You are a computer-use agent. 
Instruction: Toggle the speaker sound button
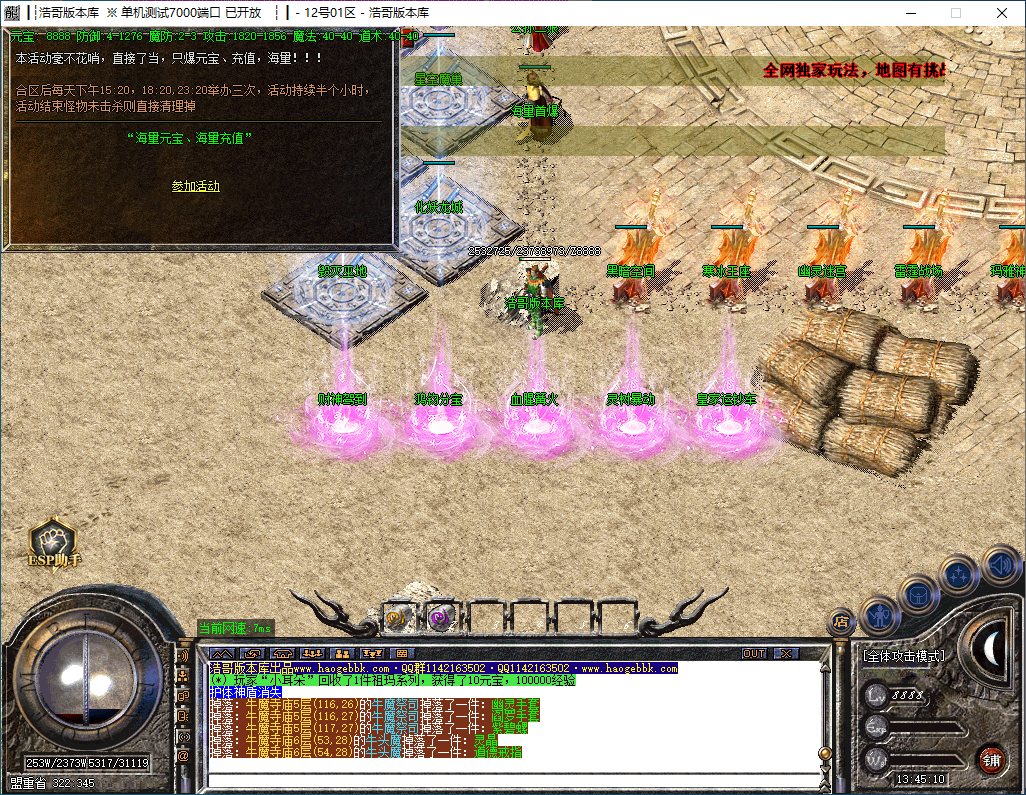1000,565
